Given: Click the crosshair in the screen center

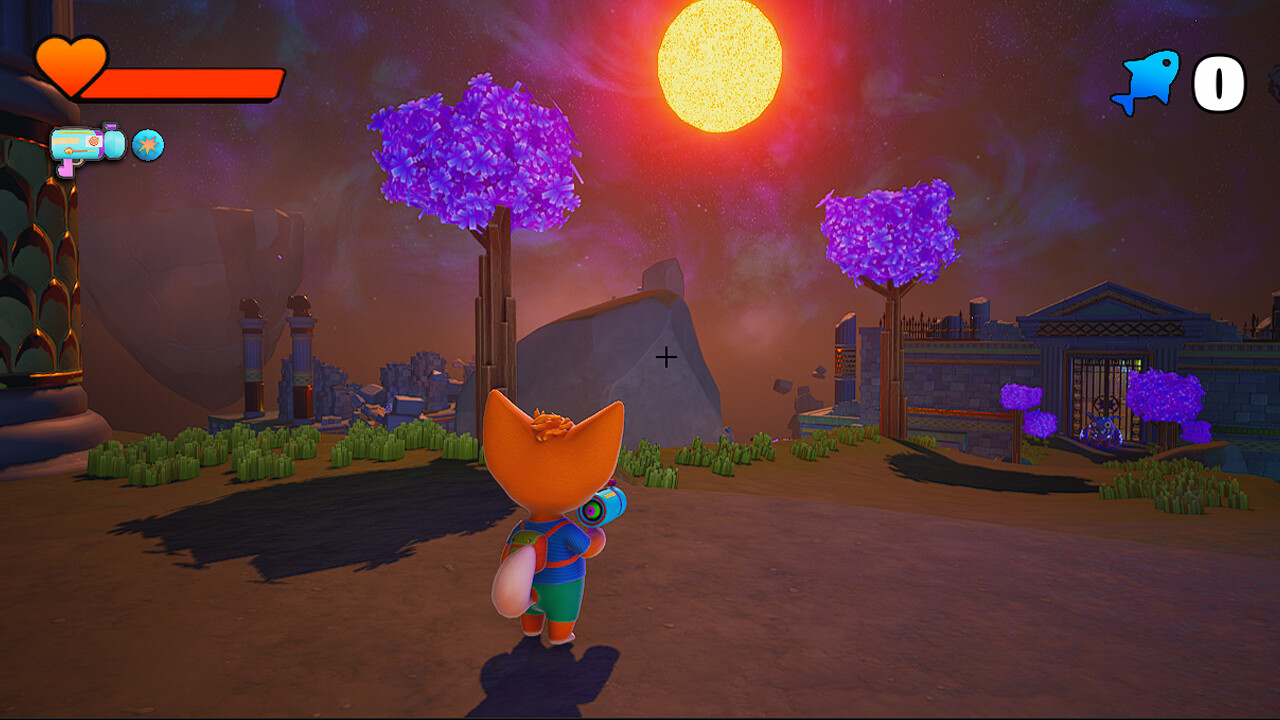Looking at the screenshot, I should 666,356.
